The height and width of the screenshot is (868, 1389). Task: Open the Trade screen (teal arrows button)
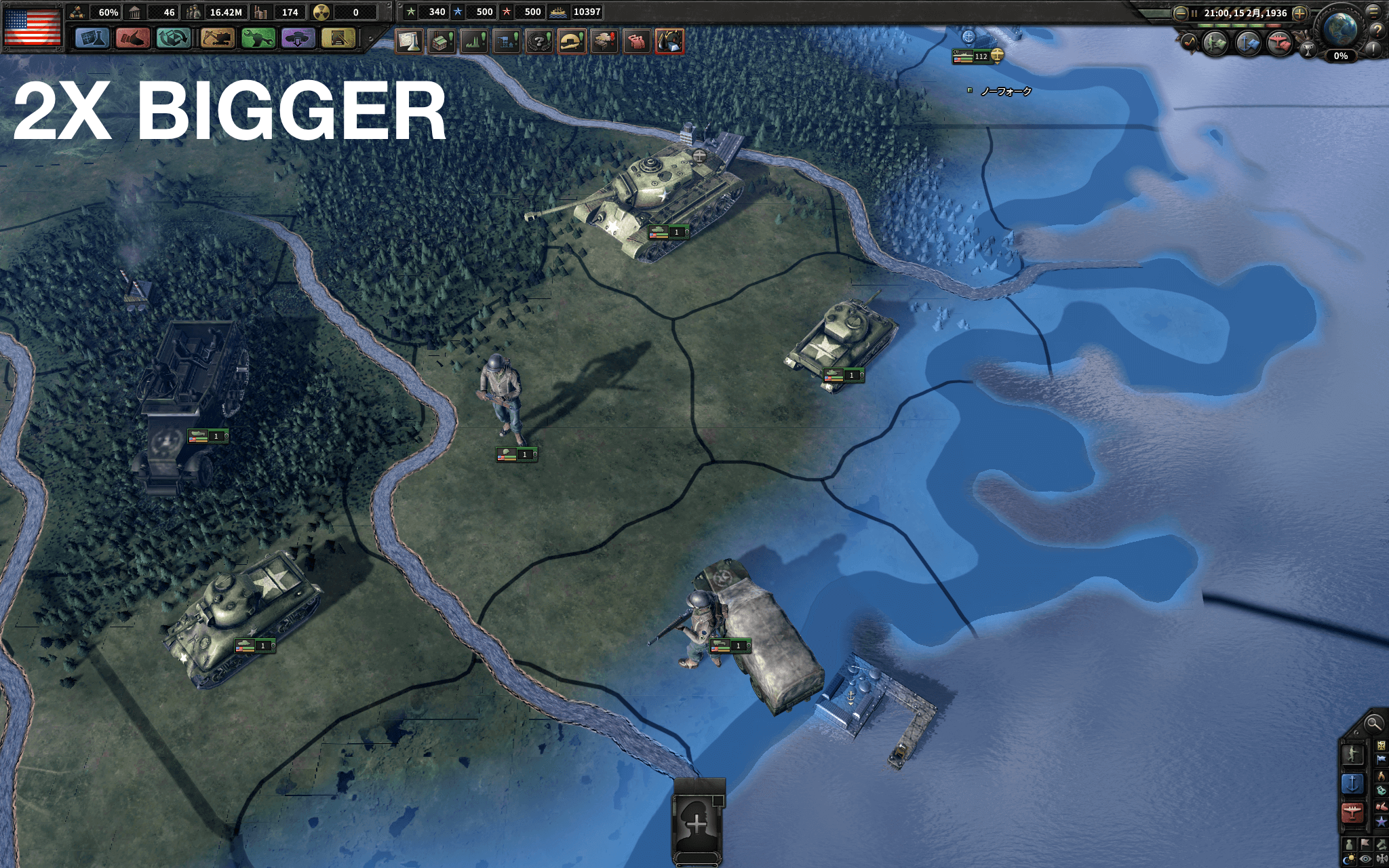coord(174,38)
